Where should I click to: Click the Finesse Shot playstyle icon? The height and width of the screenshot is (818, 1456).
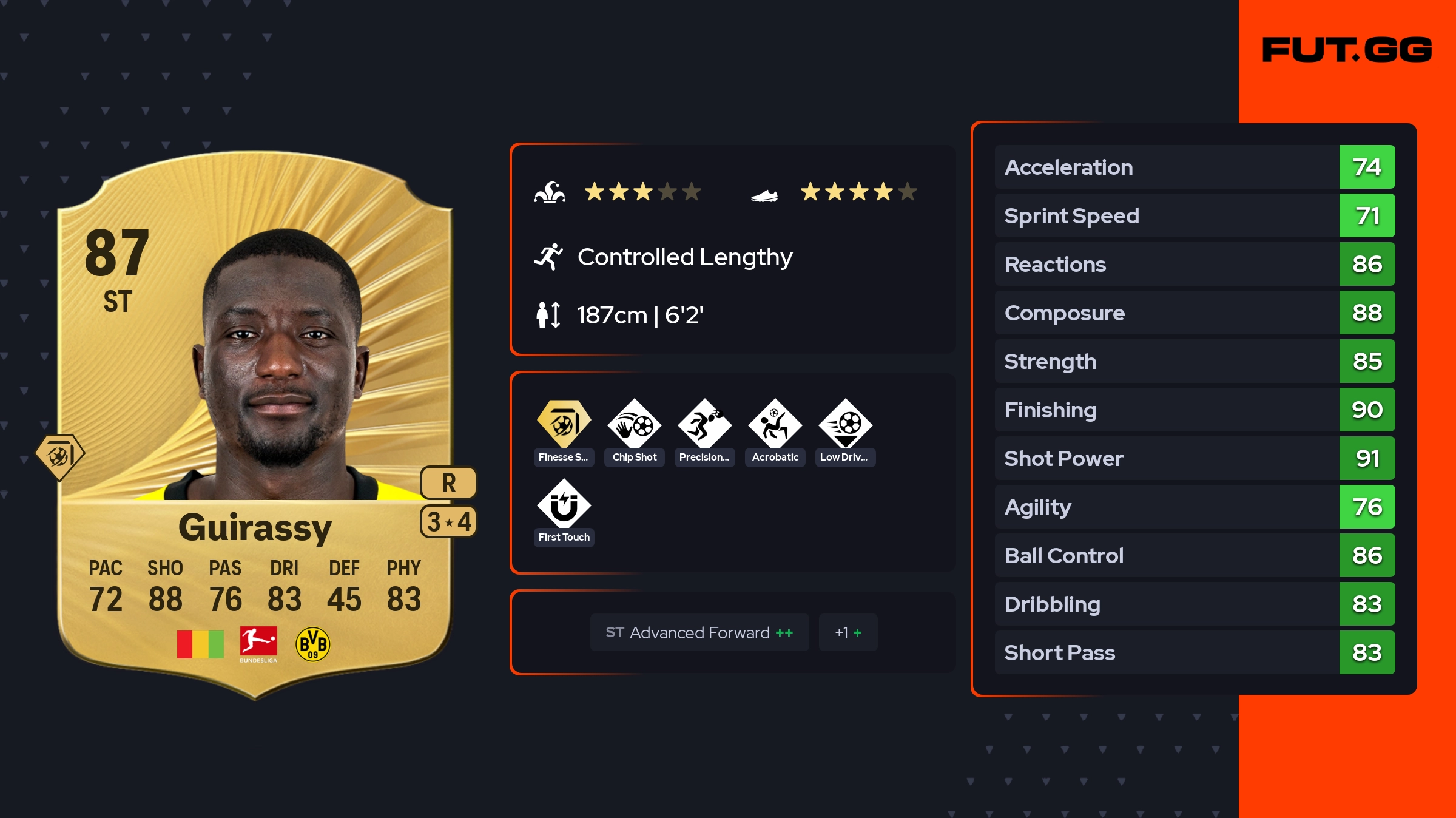(564, 424)
